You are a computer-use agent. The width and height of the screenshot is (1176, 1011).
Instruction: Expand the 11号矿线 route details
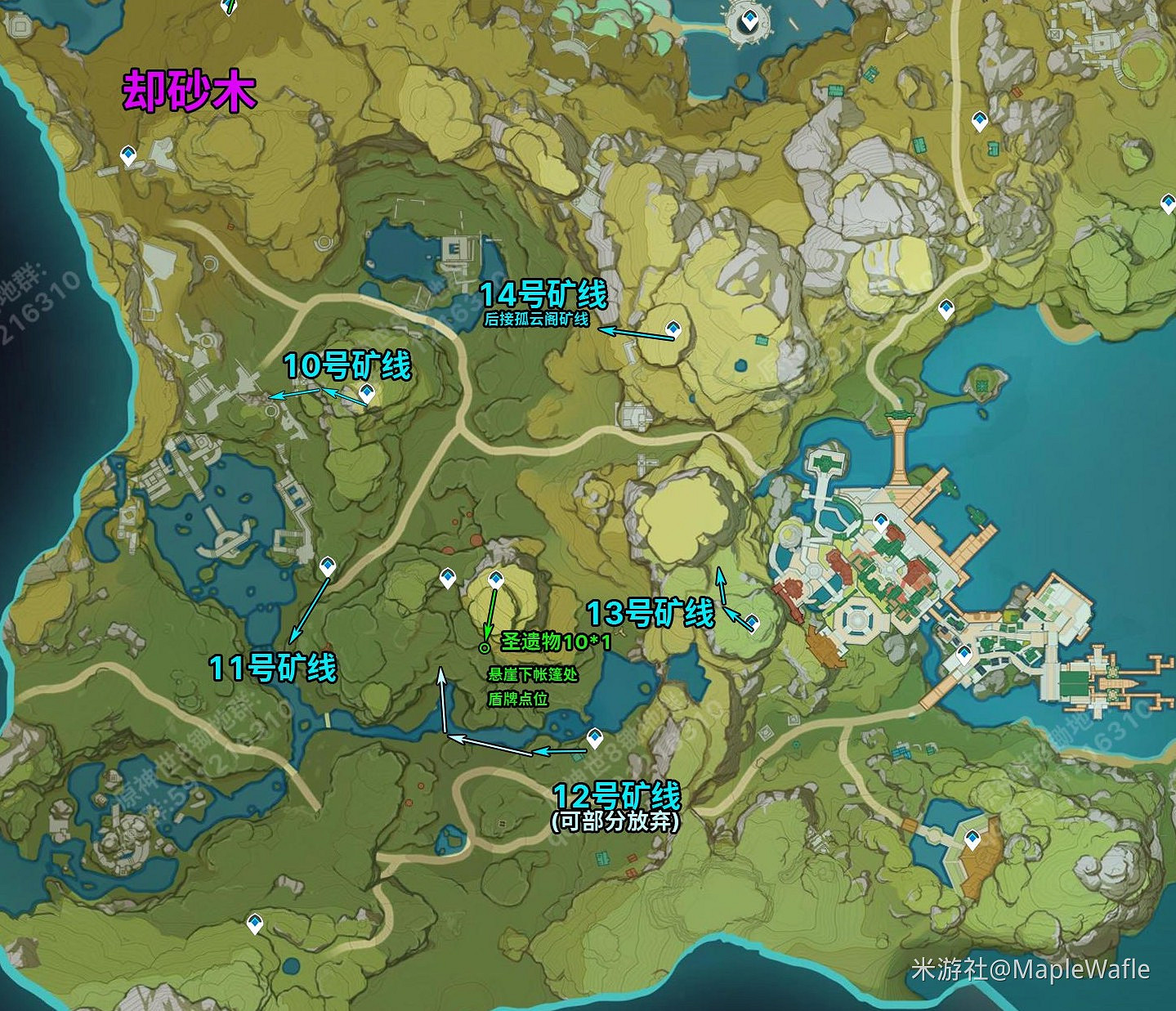coord(273,668)
